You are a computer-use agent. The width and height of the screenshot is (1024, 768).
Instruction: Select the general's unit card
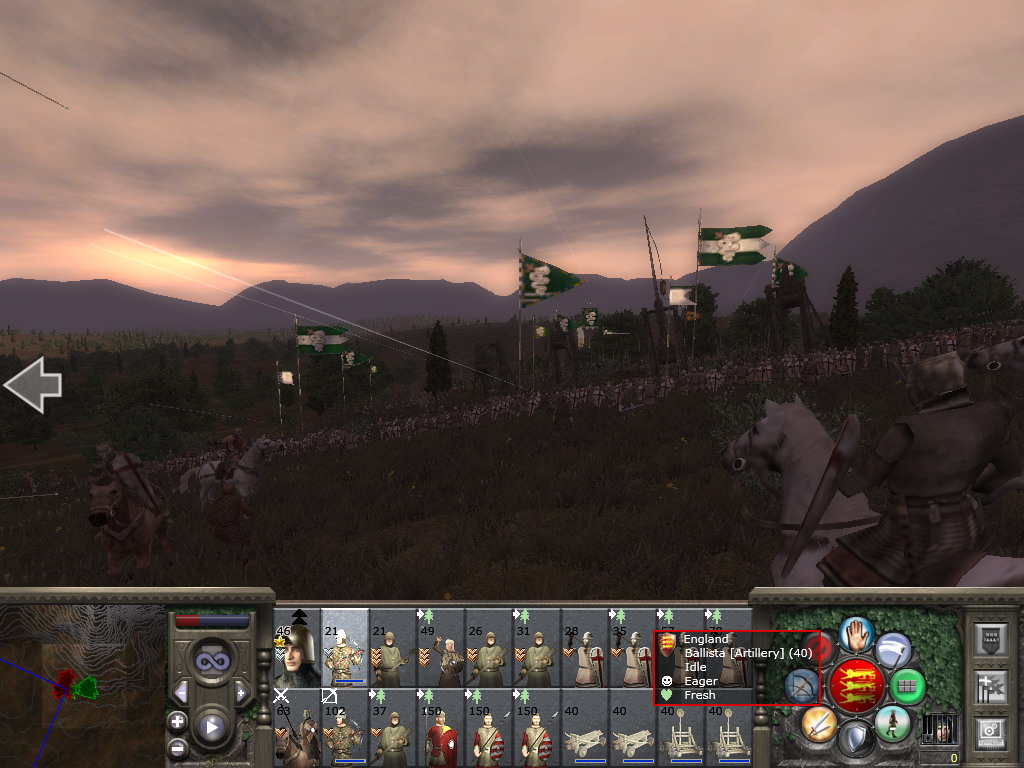(x=297, y=648)
